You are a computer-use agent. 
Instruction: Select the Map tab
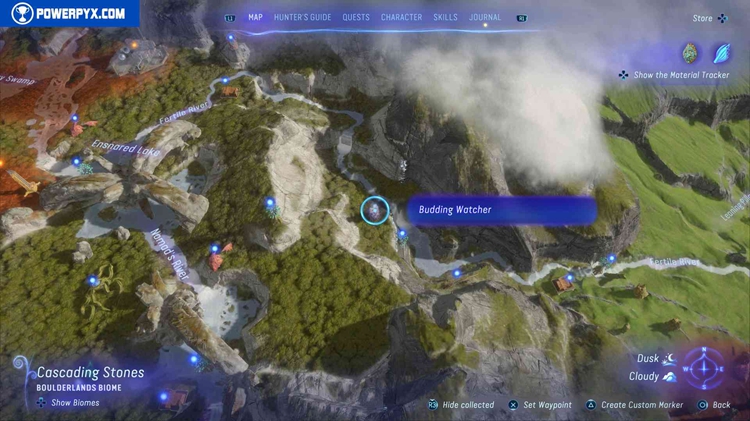(255, 17)
